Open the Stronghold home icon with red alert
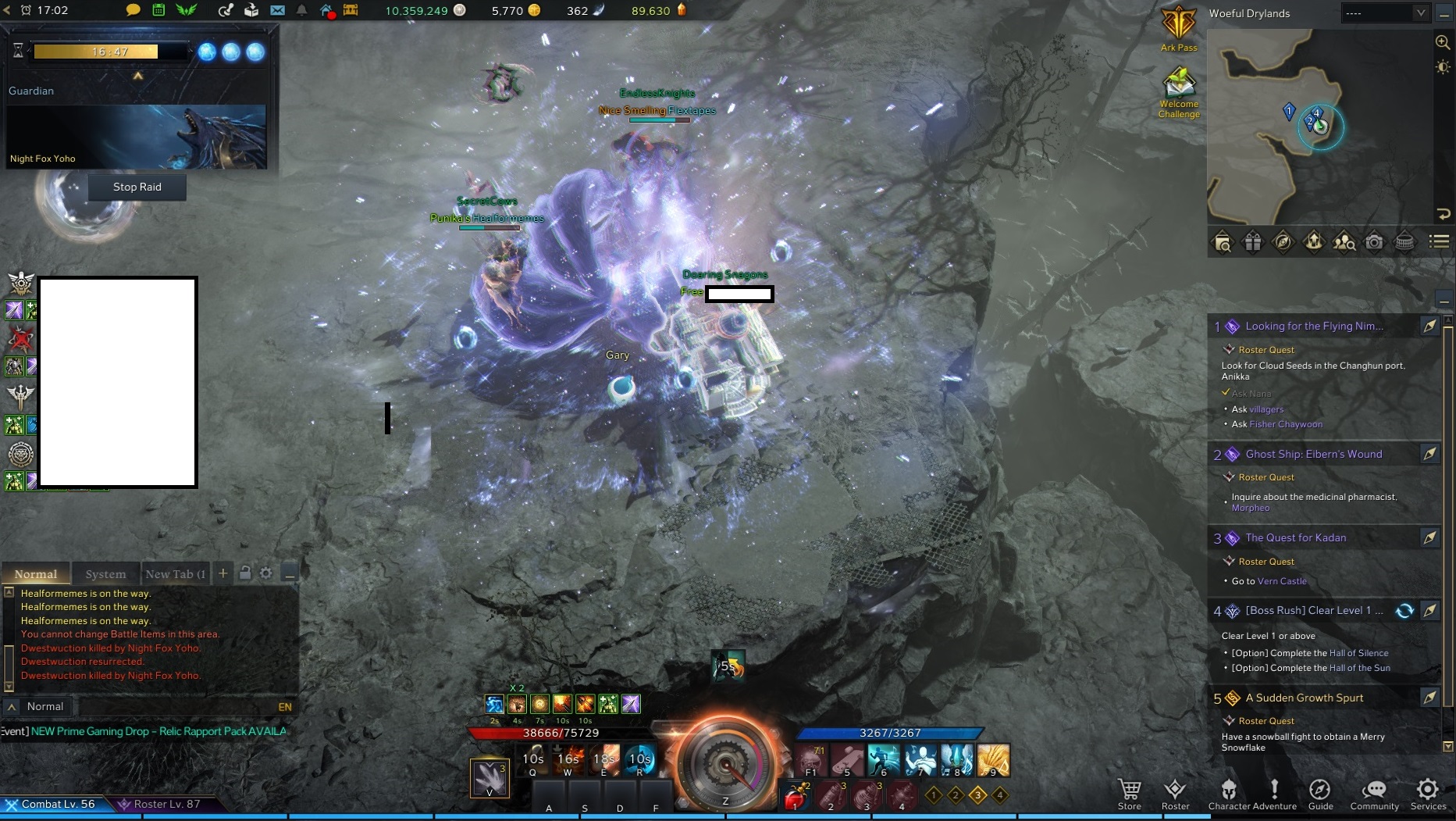The width and height of the screenshot is (1456, 821). coord(327,11)
